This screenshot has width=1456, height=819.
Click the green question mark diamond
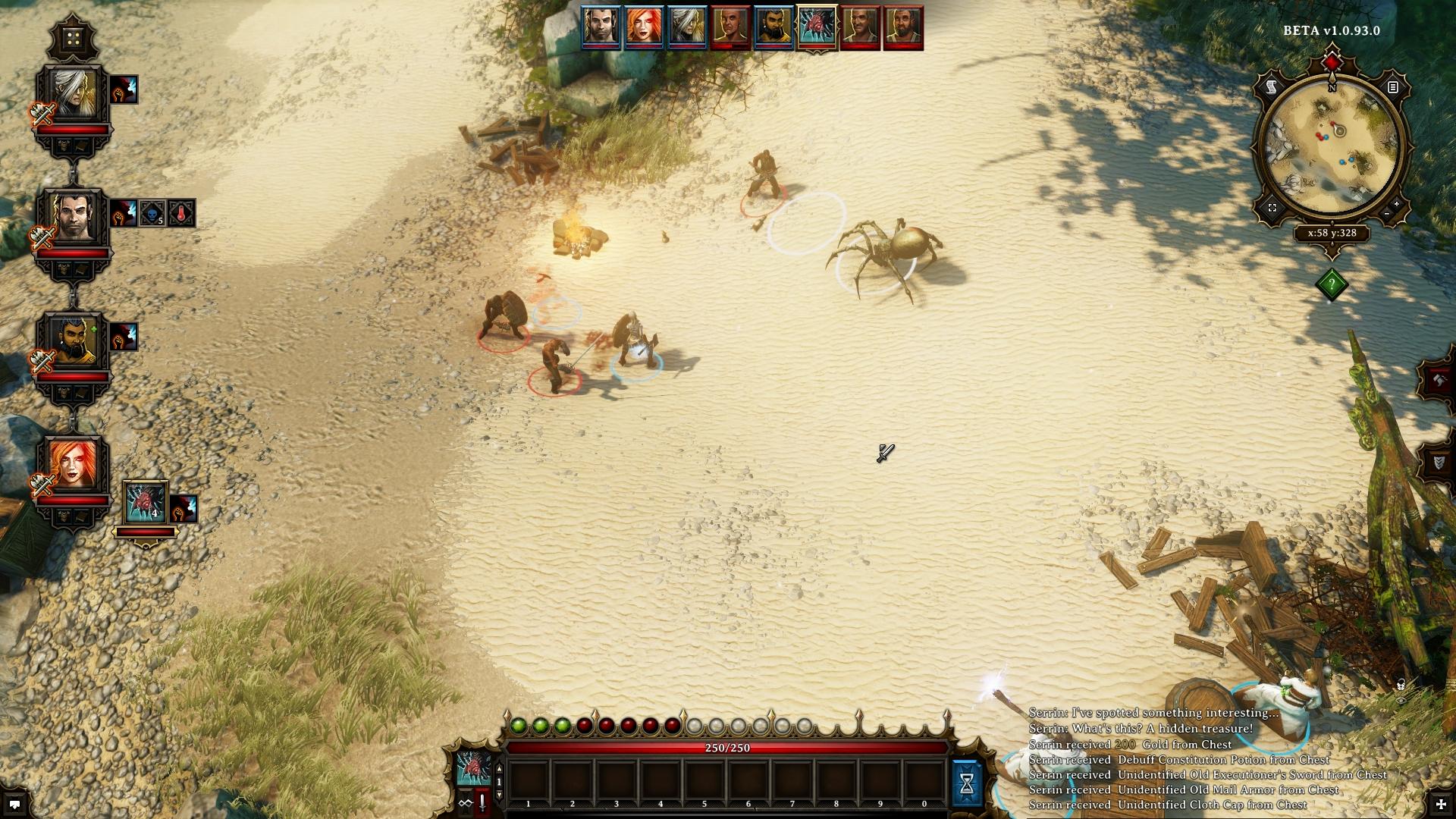pyautogui.click(x=1332, y=284)
